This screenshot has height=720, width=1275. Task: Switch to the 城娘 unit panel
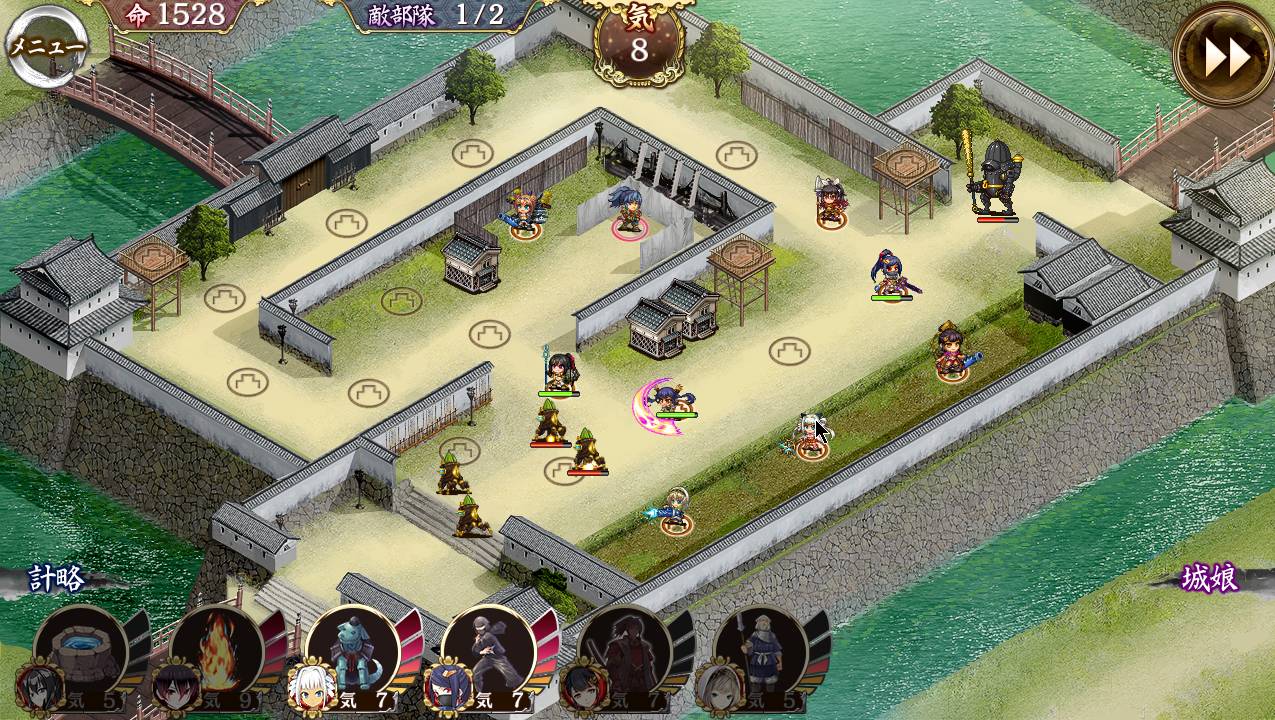(1210, 579)
